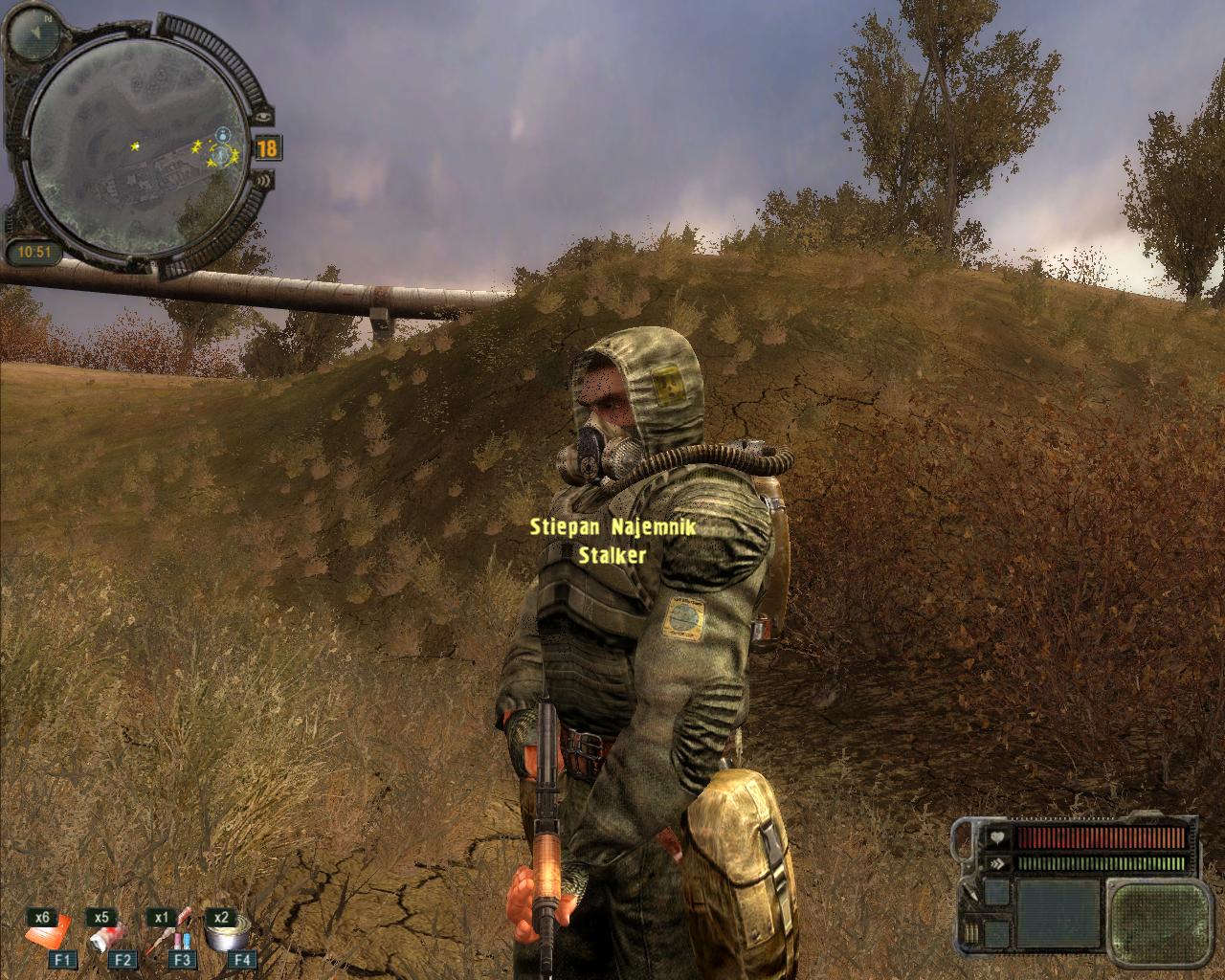This screenshot has width=1225, height=980.
Task: Click the bullet fire-mode icon
Action: (971, 894)
